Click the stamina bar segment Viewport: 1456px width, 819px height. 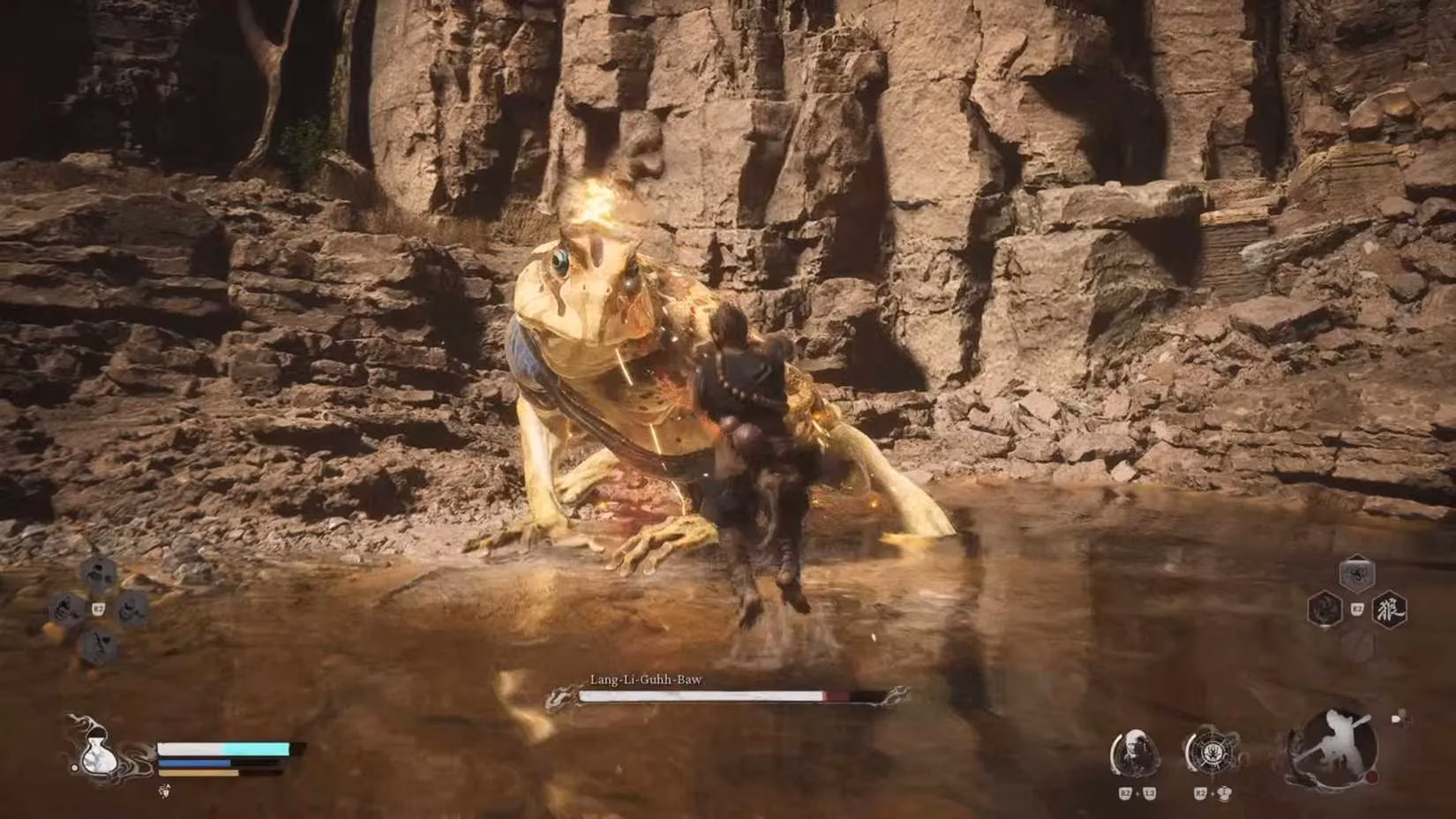(199, 772)
